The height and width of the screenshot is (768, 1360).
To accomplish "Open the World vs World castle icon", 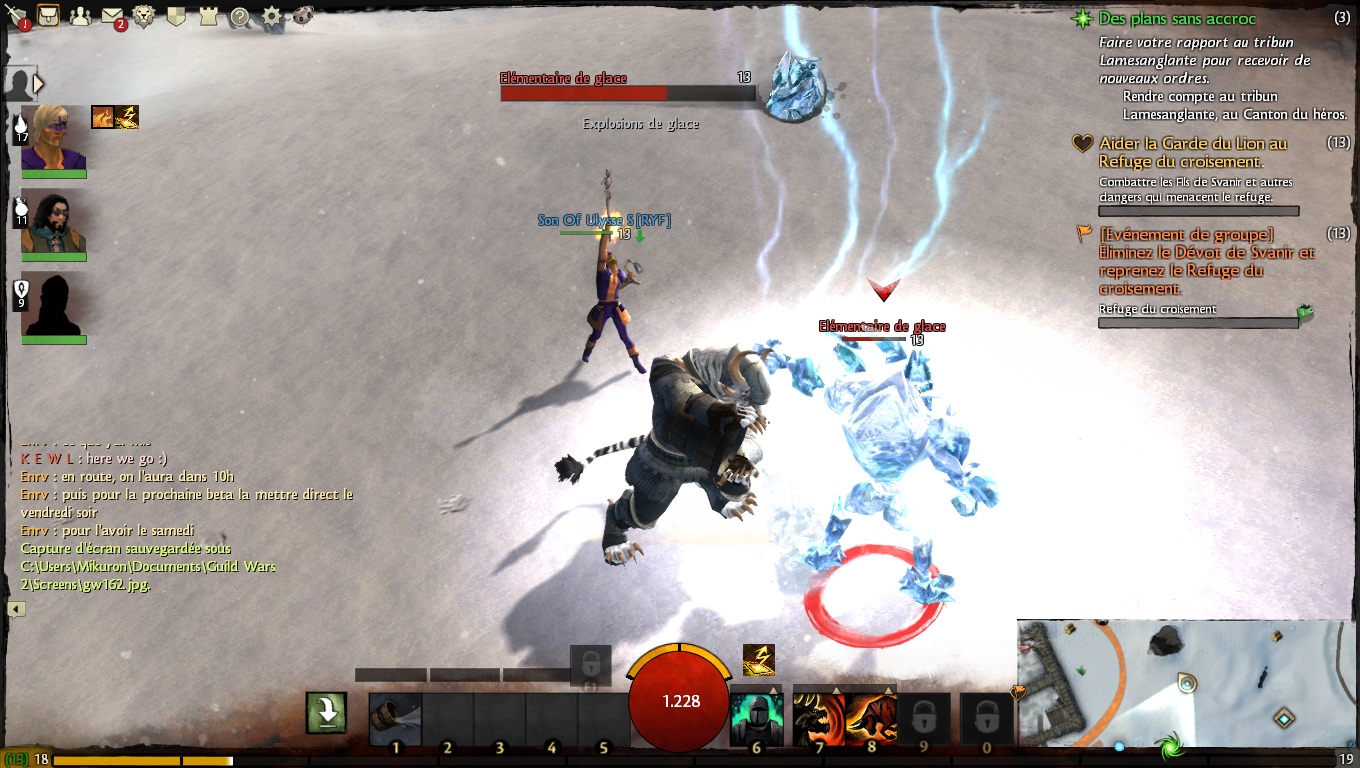I will 208,17.
